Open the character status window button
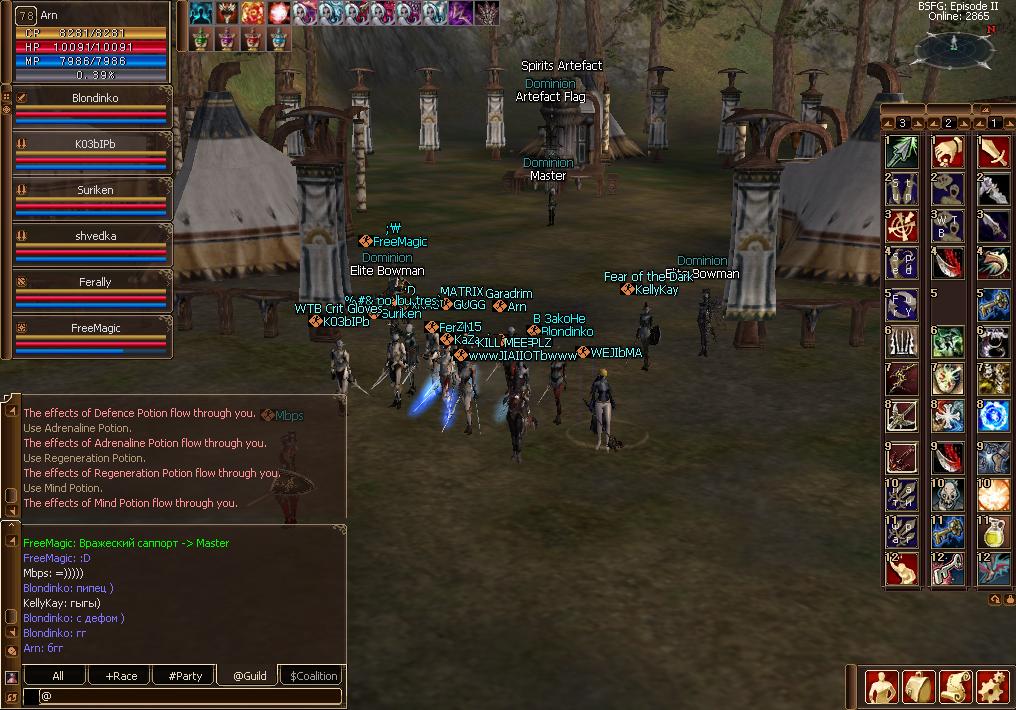This screenshot has width=1016, height=710. click(x=881, y=687)
